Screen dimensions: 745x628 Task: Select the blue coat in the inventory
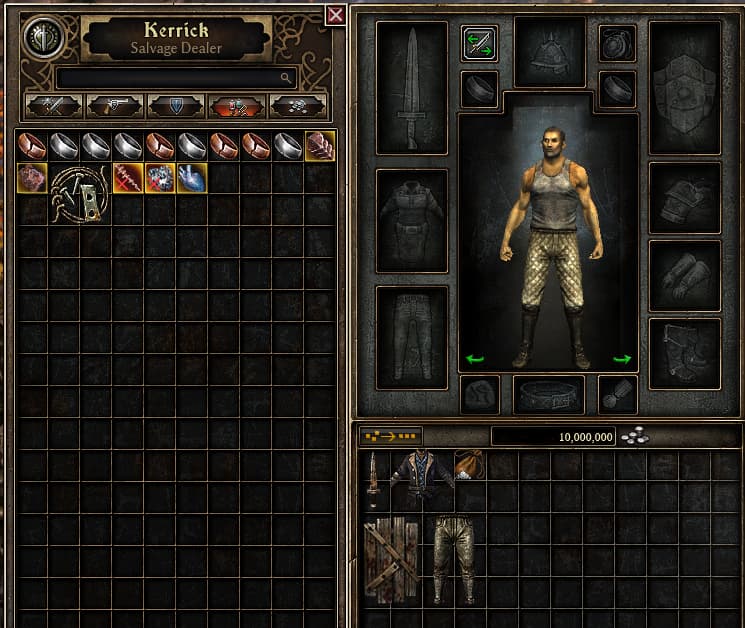420,480
